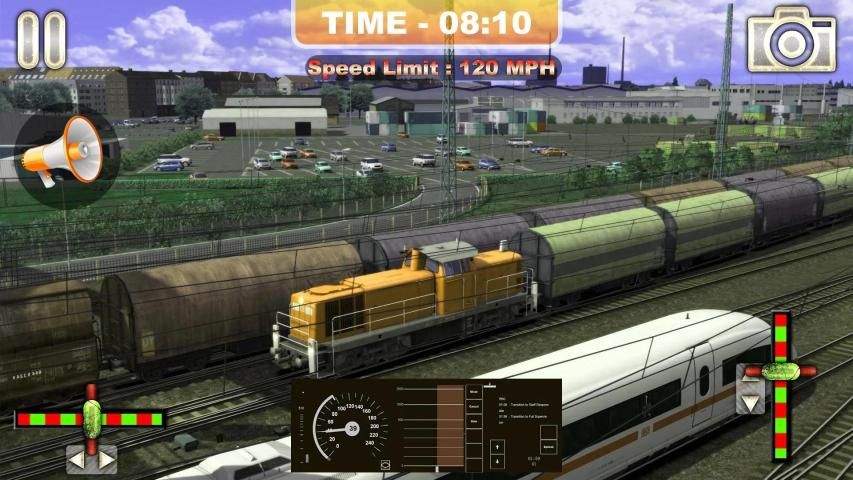Tap the down arrow beside the vertical lever
Viewport: 853px width, 480px height.
tap(751, 402)
